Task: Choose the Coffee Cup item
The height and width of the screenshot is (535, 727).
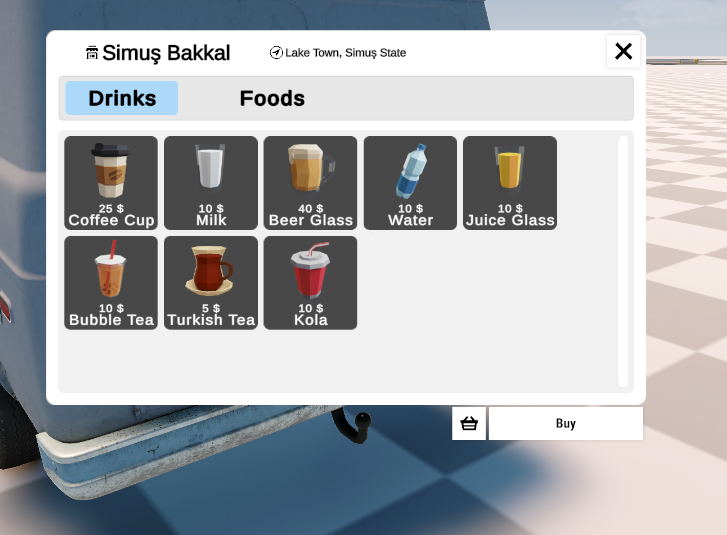Action: (111, 183)
